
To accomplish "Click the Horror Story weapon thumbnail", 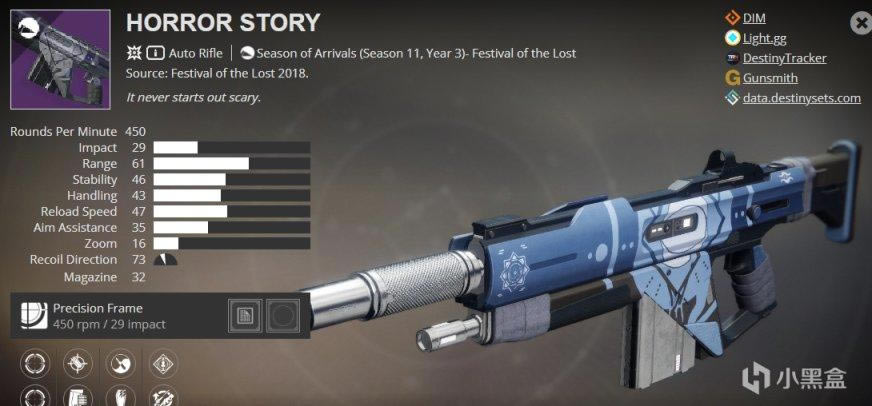I will [x=60, y=59].
